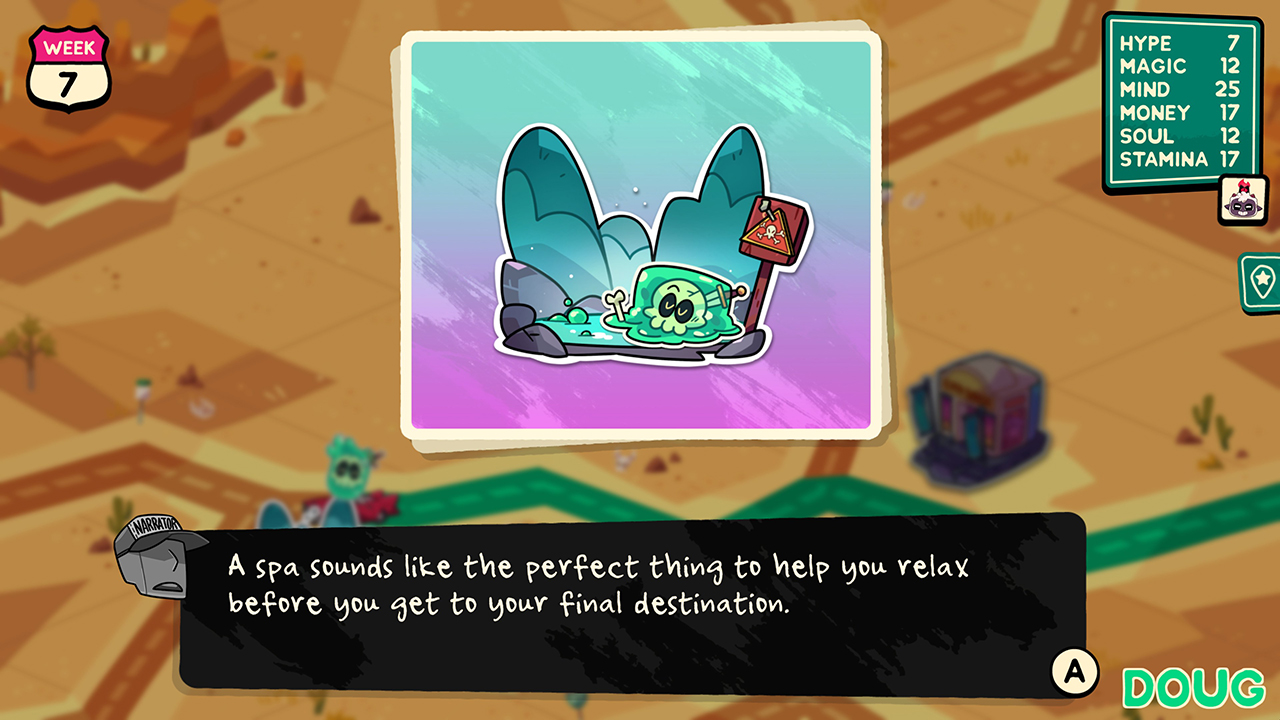The image size is (1280, 720).
Task: Toggle the HYPE stat row
Action: (x=1180, y=44)
